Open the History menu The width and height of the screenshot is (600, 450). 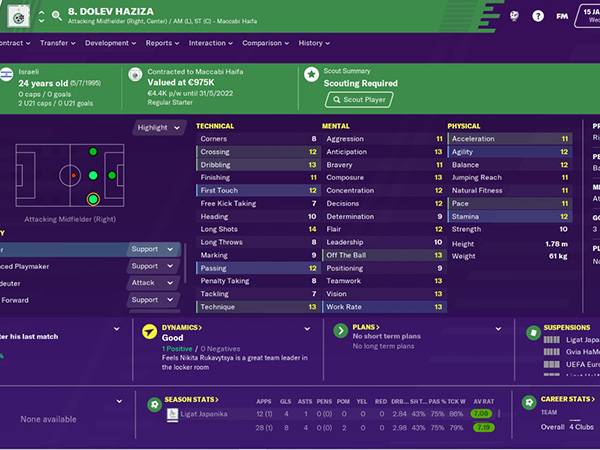click(x=314, y=43)
